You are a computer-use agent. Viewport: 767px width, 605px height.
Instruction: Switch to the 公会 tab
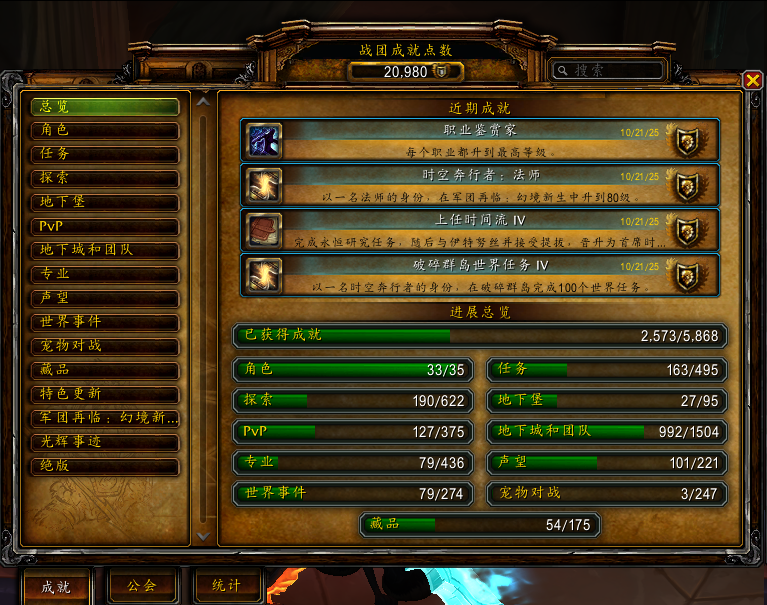click(x=141, y=585)
